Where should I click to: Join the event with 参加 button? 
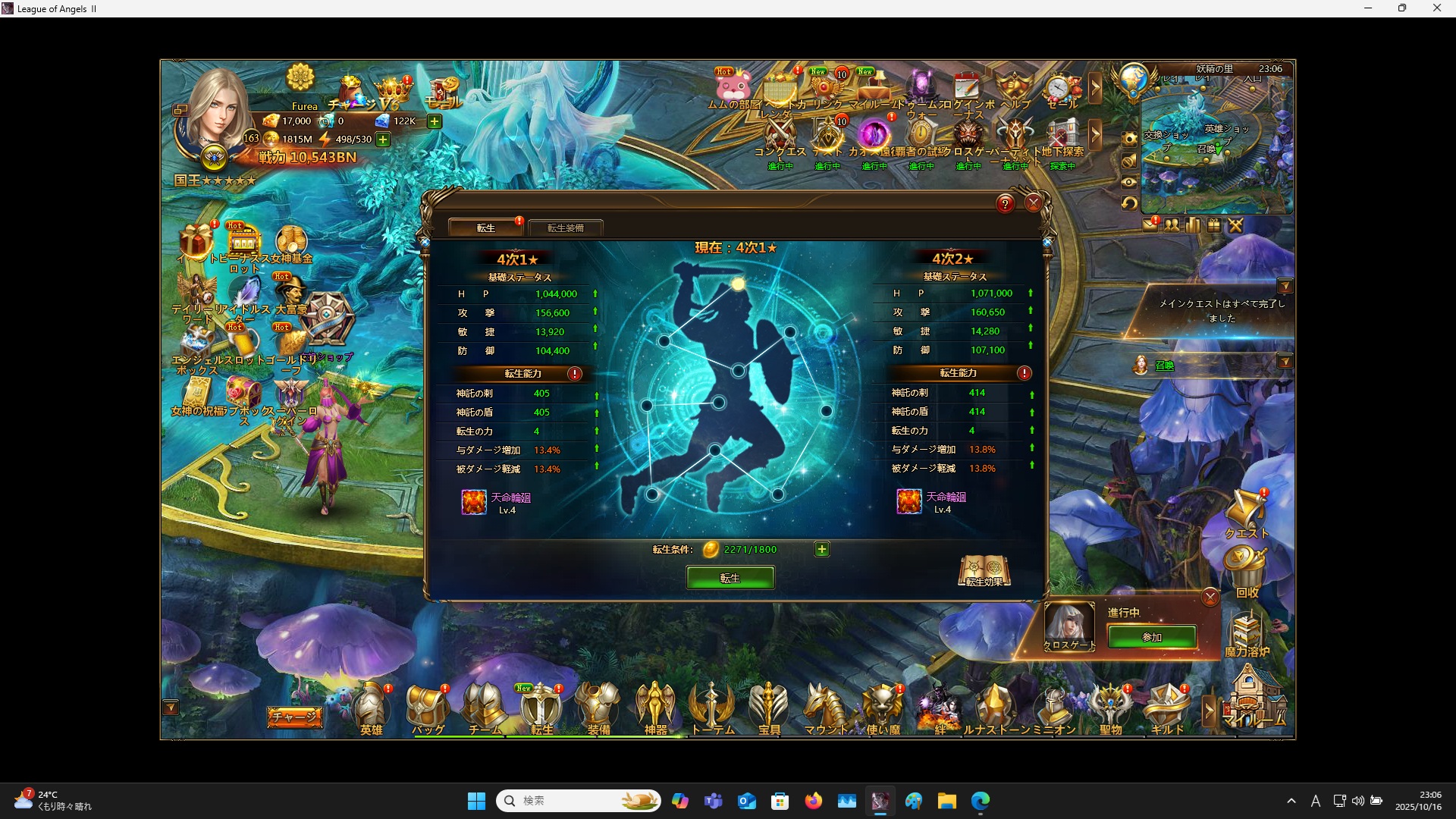[1151, 637]
